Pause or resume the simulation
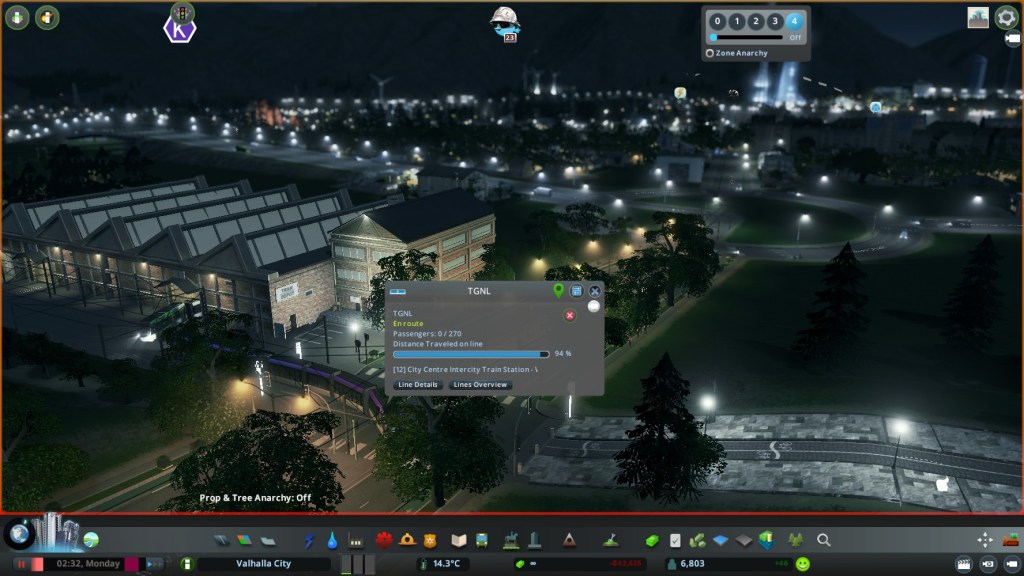Viewport: 1024px width, 576px height. point(20,565)
